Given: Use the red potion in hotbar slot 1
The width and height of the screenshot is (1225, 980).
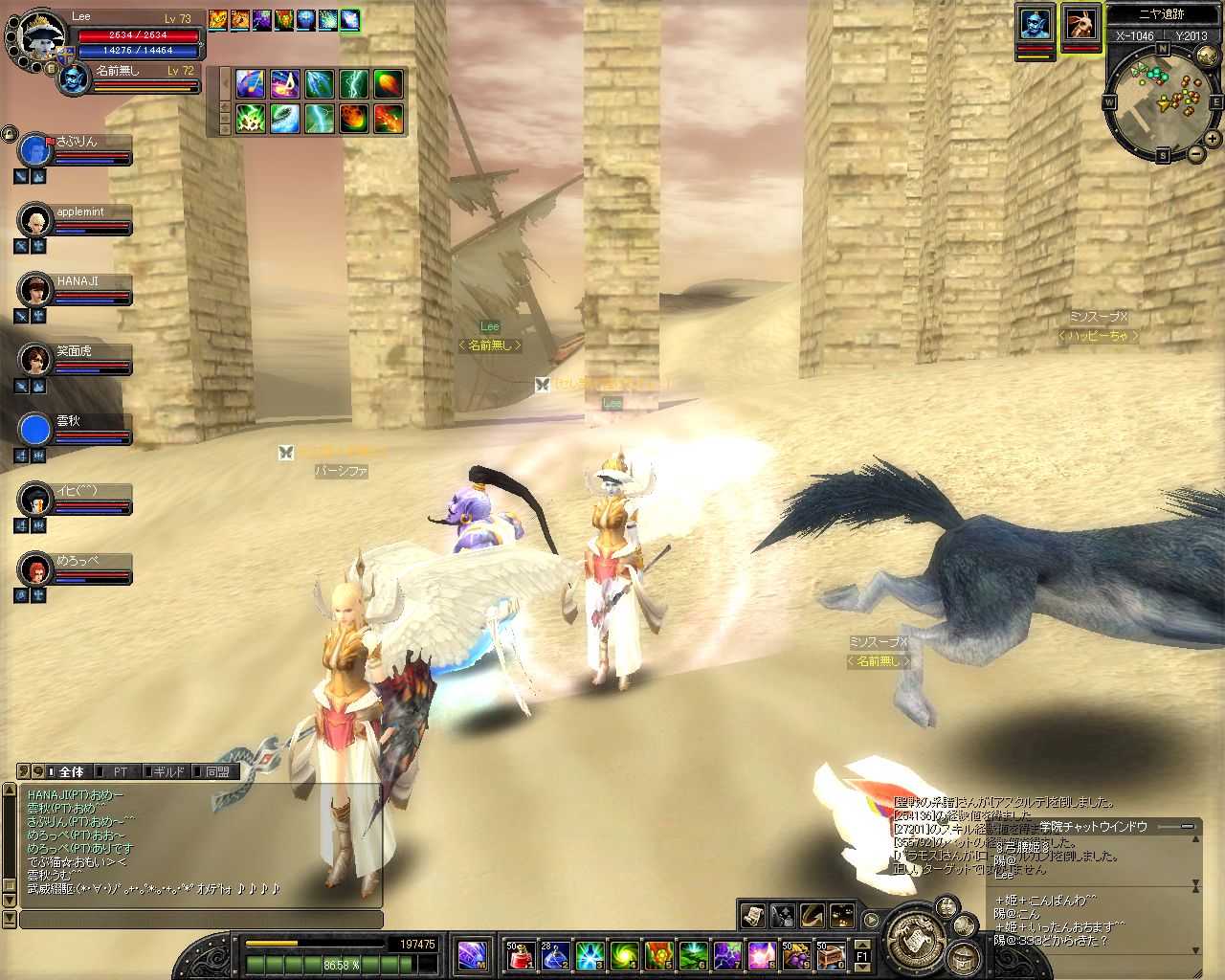Looking at the screenshot, I should click(x=521, y=954).
